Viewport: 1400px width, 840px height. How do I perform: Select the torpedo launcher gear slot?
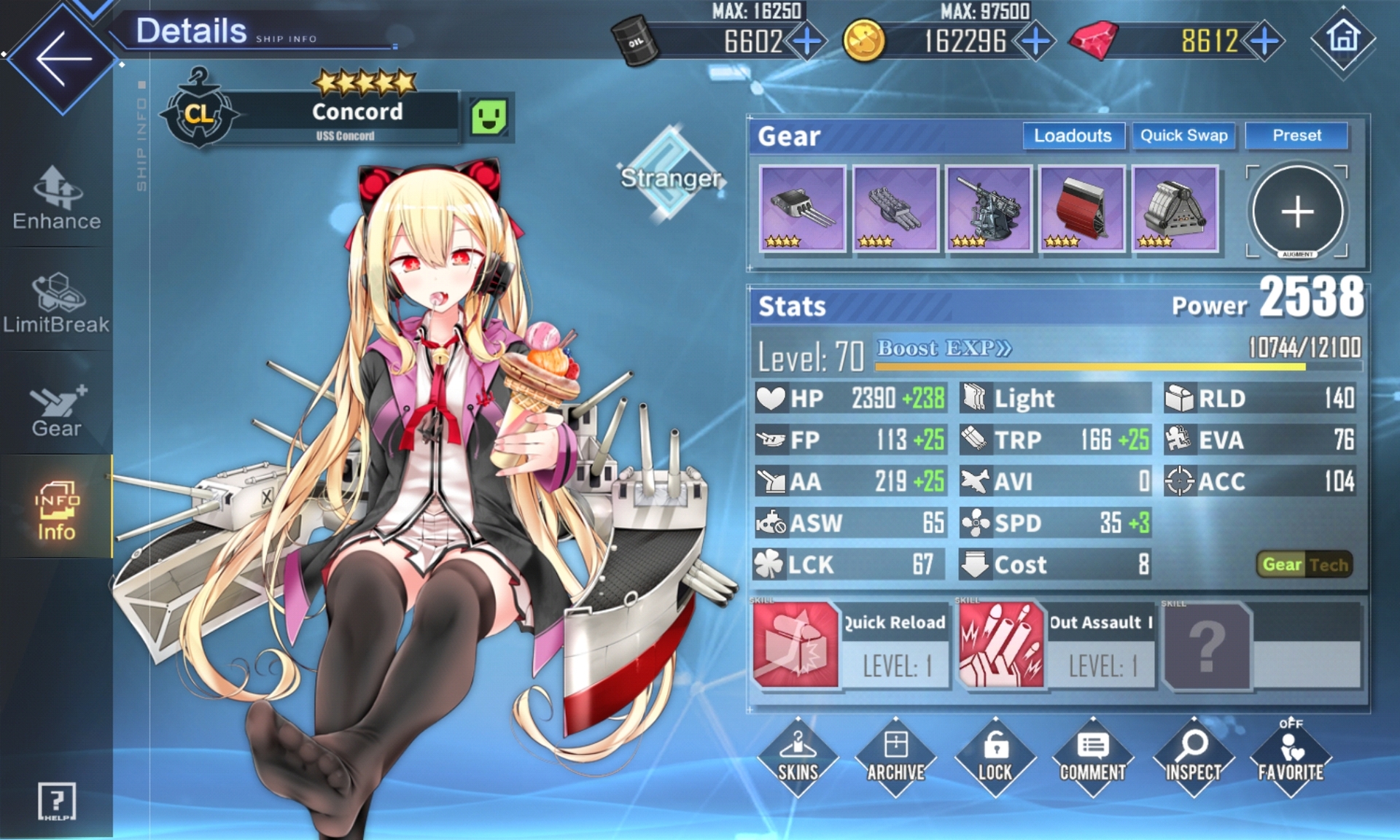pyautogui.click(x=895, y=209)
